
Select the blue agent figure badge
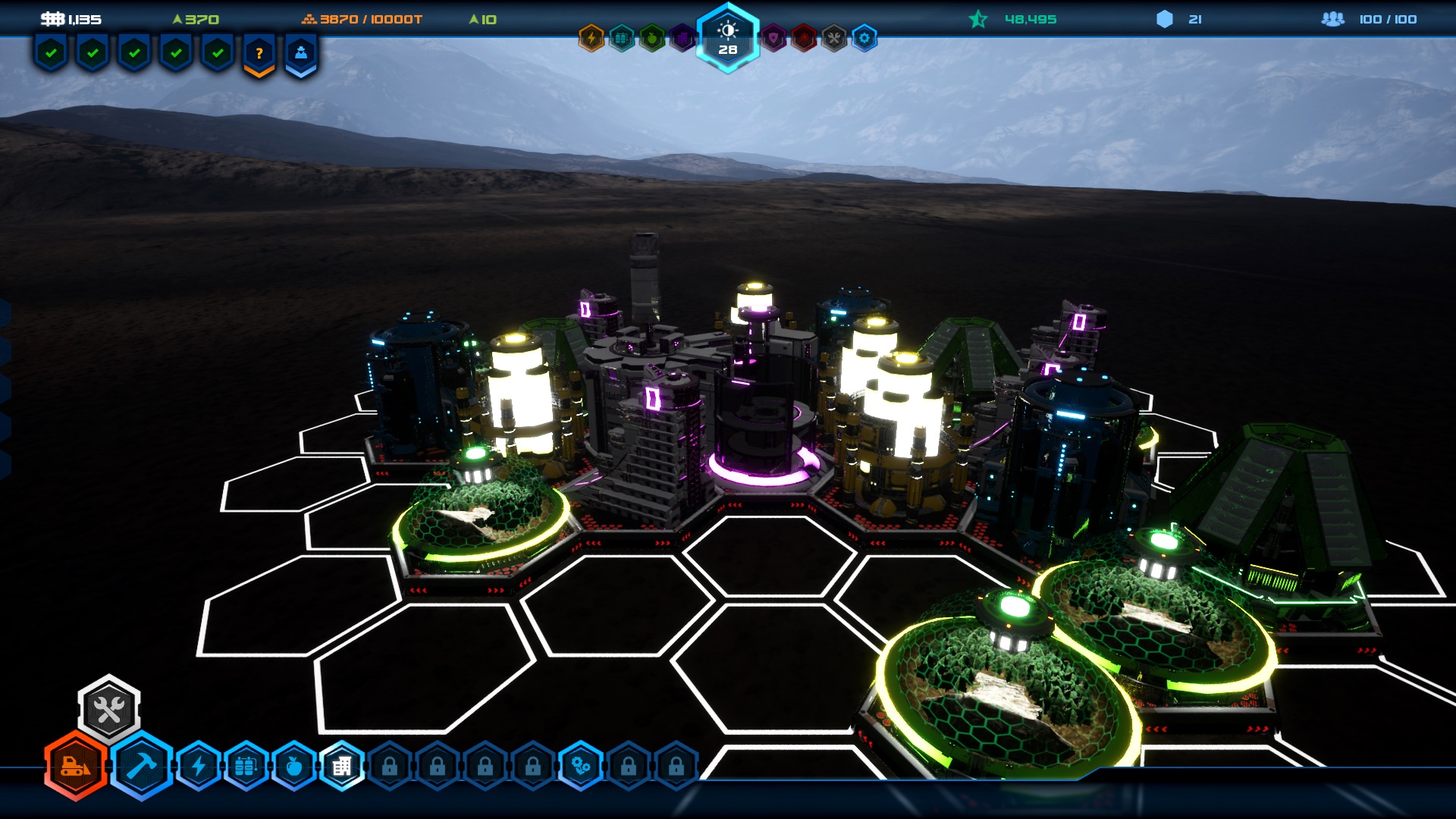tap(301, 54)
